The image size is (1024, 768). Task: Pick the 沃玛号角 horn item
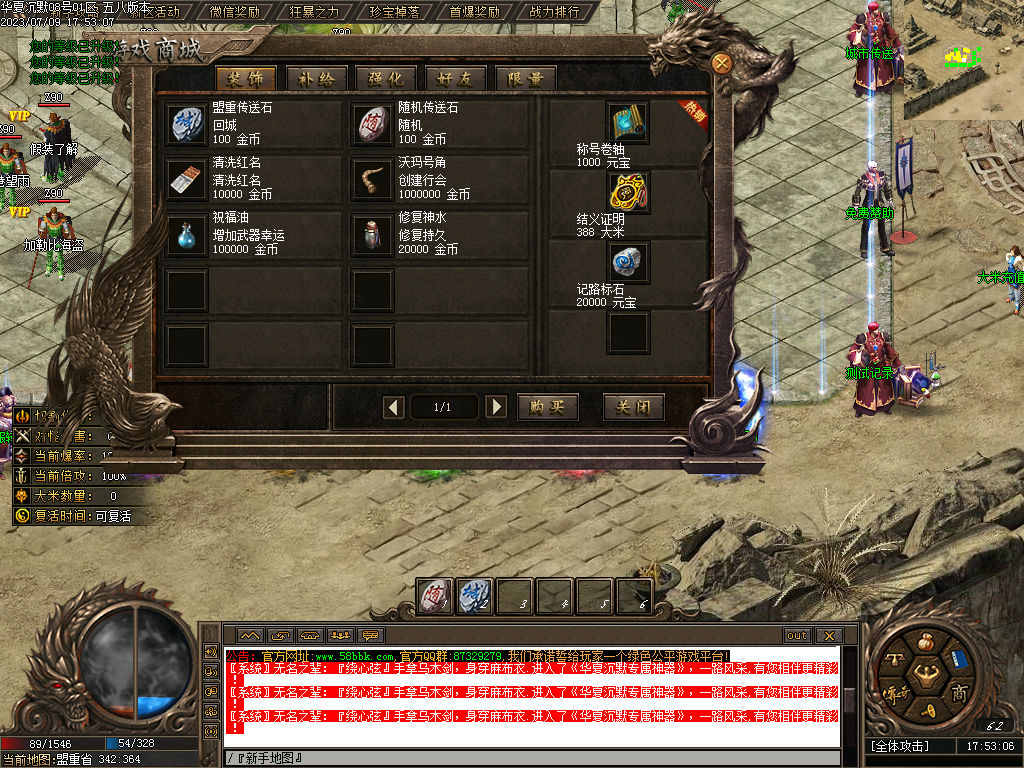point(374,179)
